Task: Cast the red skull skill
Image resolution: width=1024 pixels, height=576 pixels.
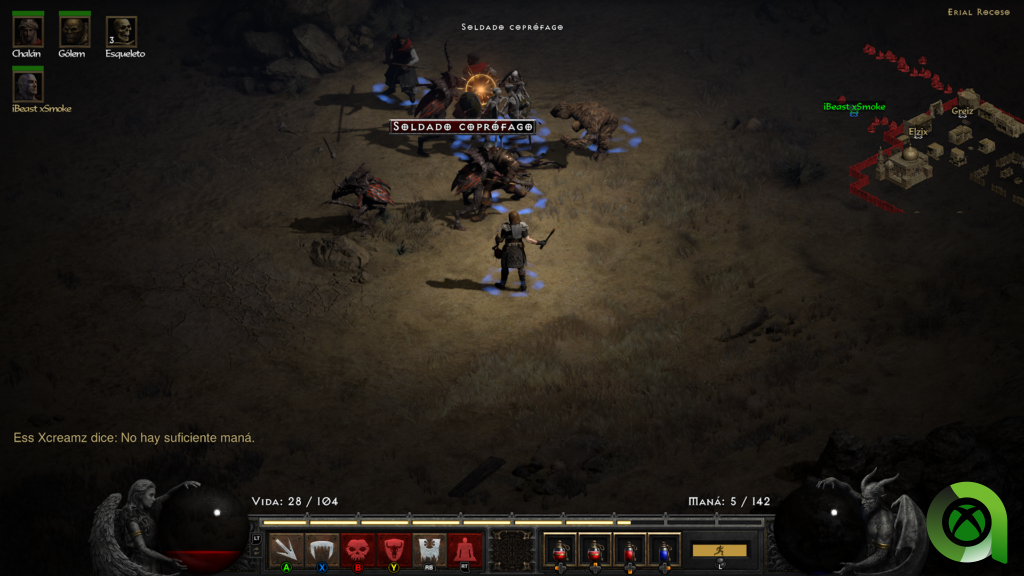Action: (357, 550)
